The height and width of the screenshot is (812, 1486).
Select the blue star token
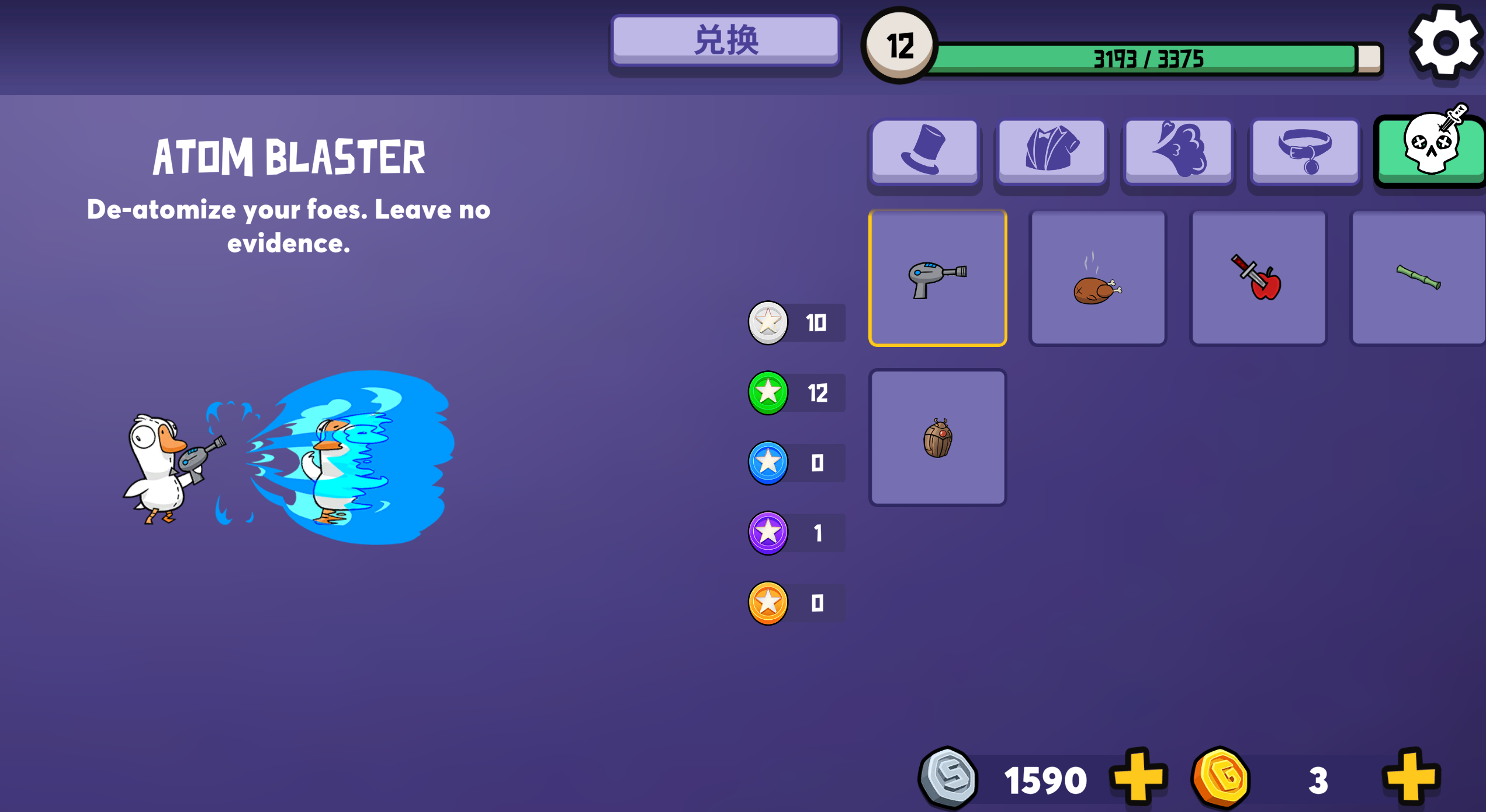[x=768, y=463]
